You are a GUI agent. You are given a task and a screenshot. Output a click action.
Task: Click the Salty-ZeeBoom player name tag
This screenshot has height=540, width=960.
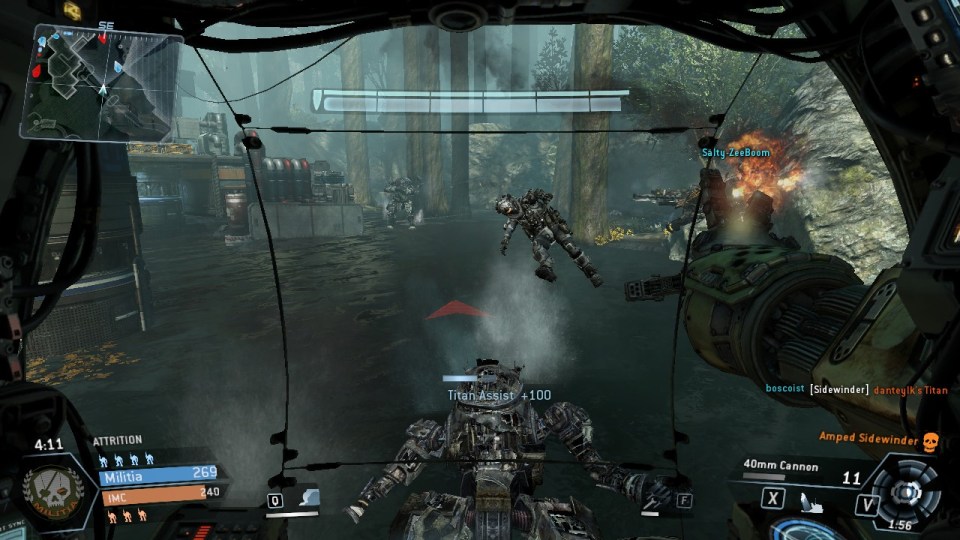736,149
